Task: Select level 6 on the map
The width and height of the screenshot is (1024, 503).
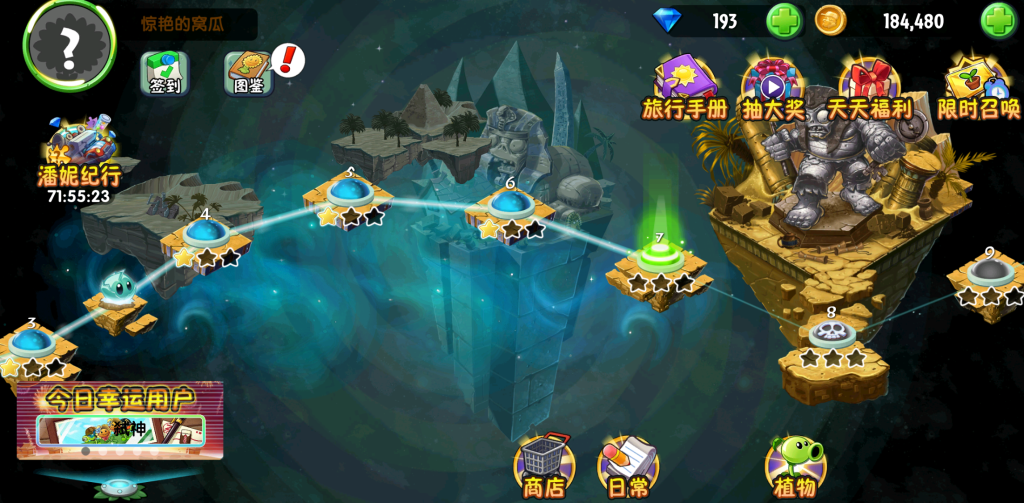Action: (x=510, y=204)
